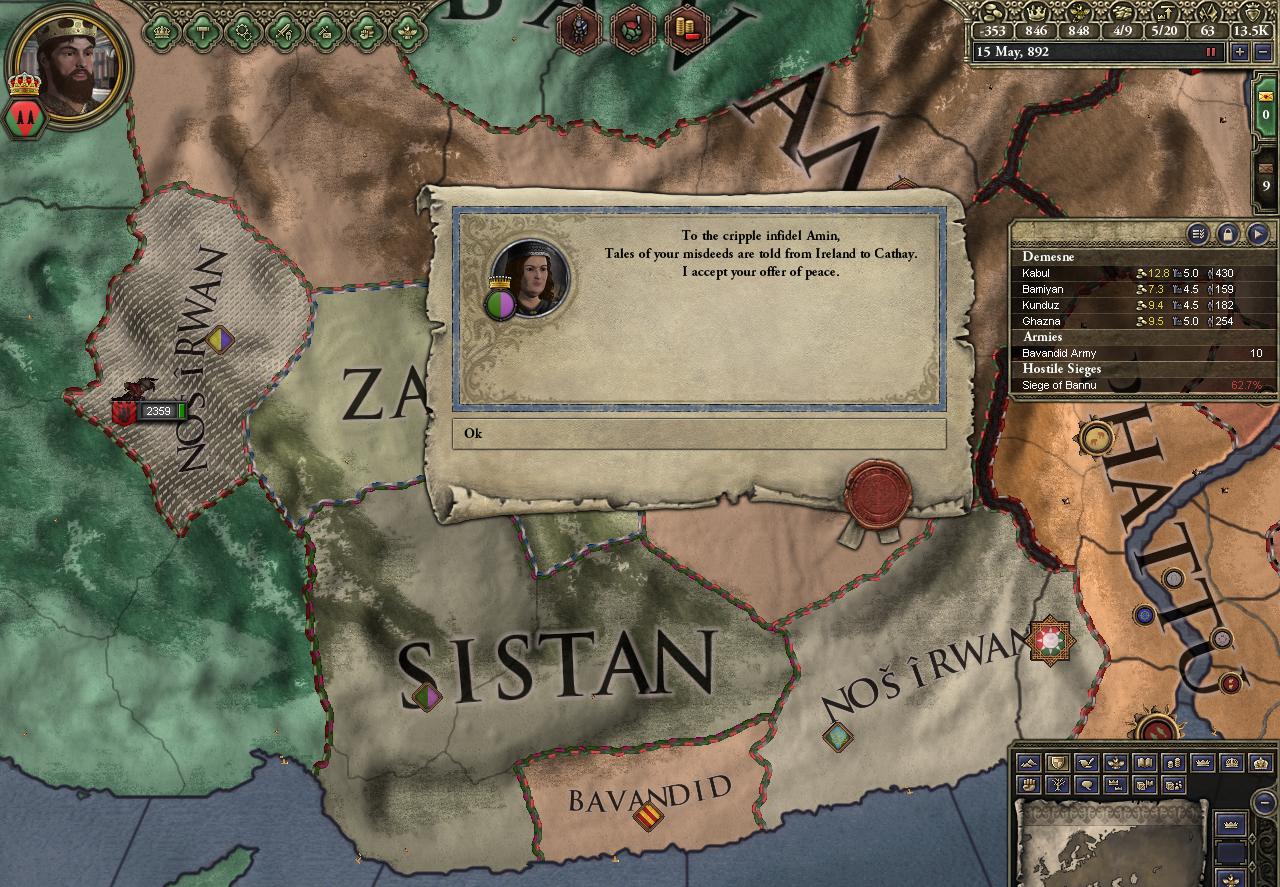Toggle the outliner lock icon

point(1228,234)
